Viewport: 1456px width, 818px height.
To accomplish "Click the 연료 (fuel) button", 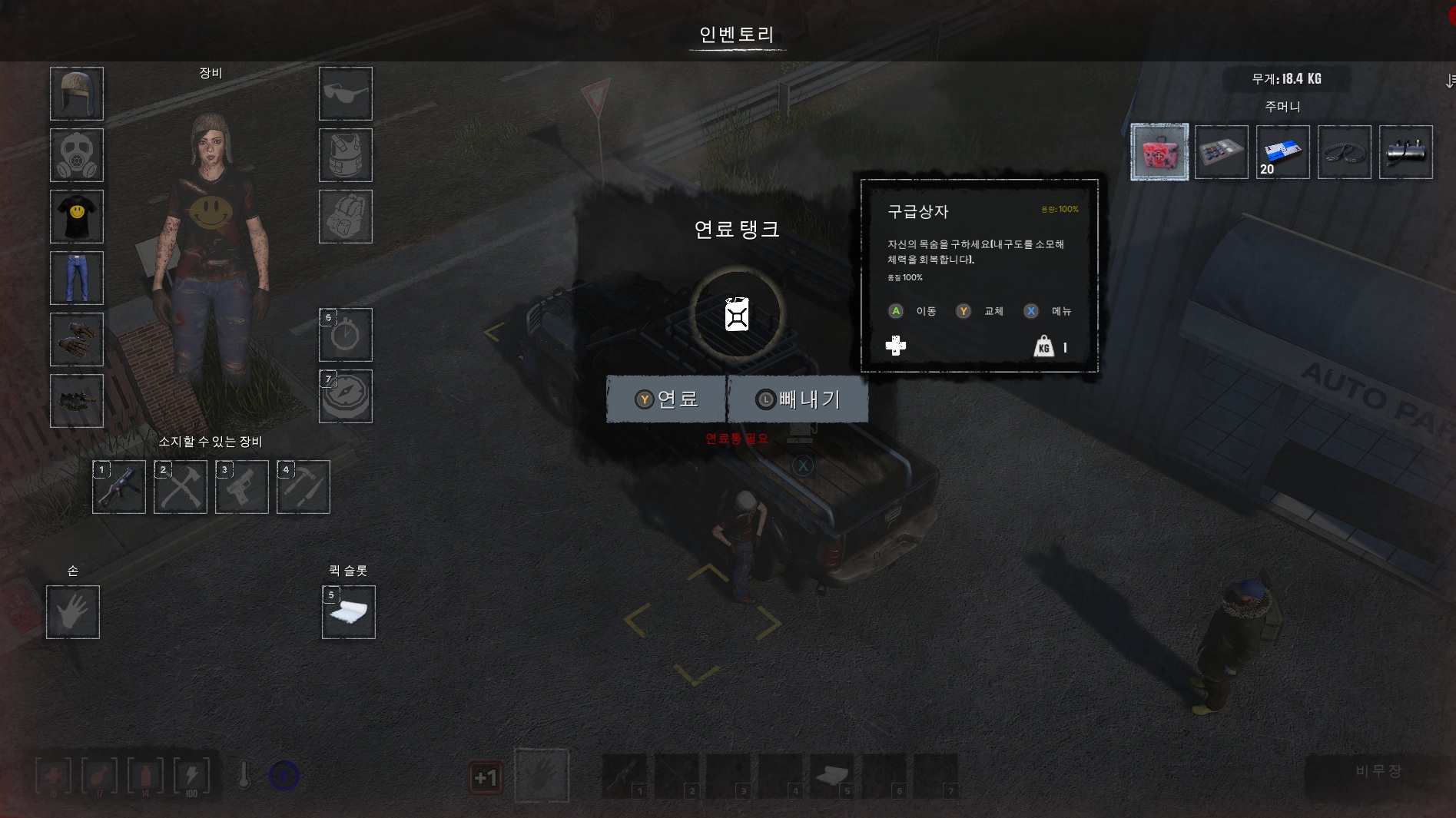I will tap(666, 399).
